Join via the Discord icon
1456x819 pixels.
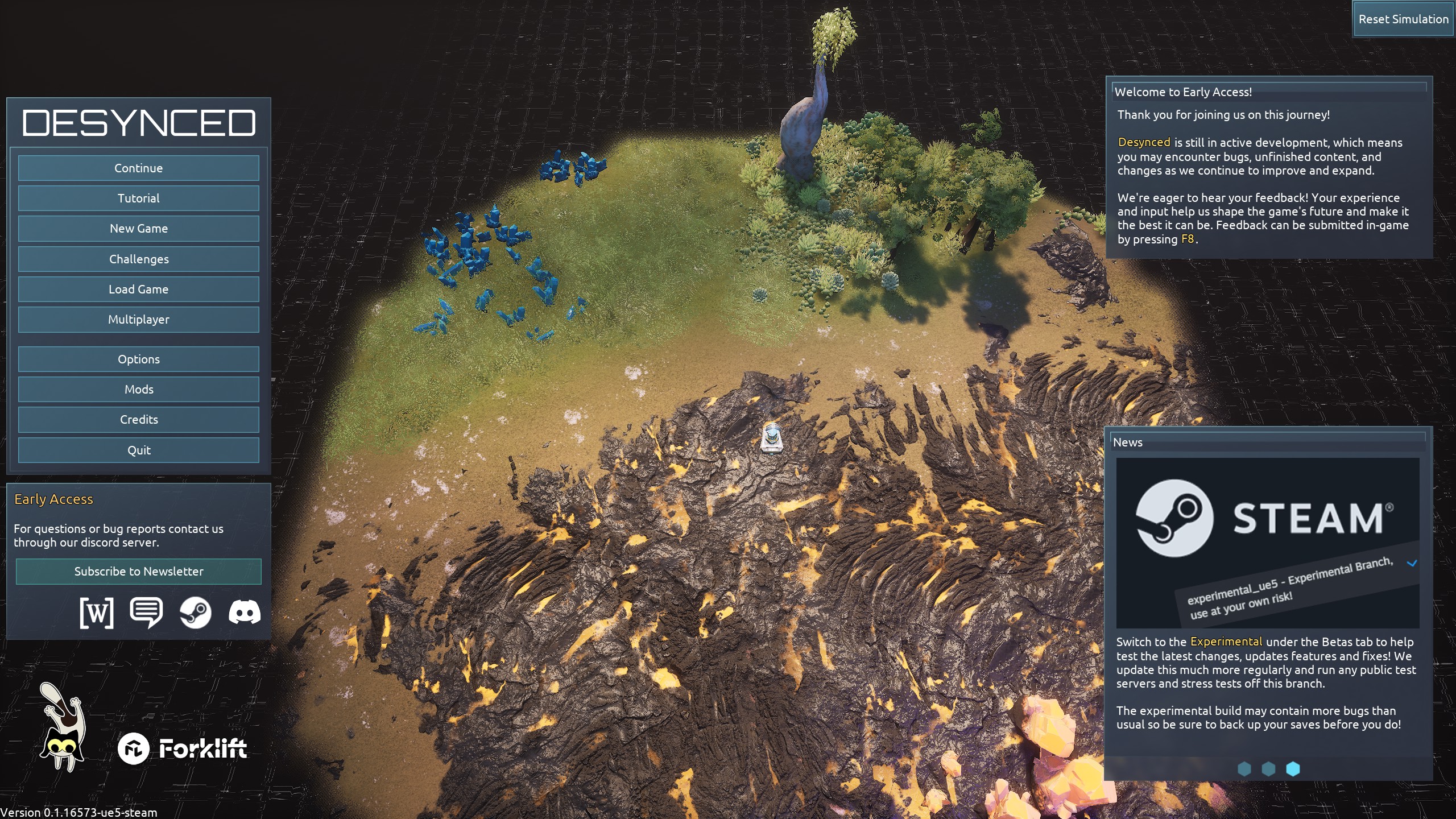(245, 613)
